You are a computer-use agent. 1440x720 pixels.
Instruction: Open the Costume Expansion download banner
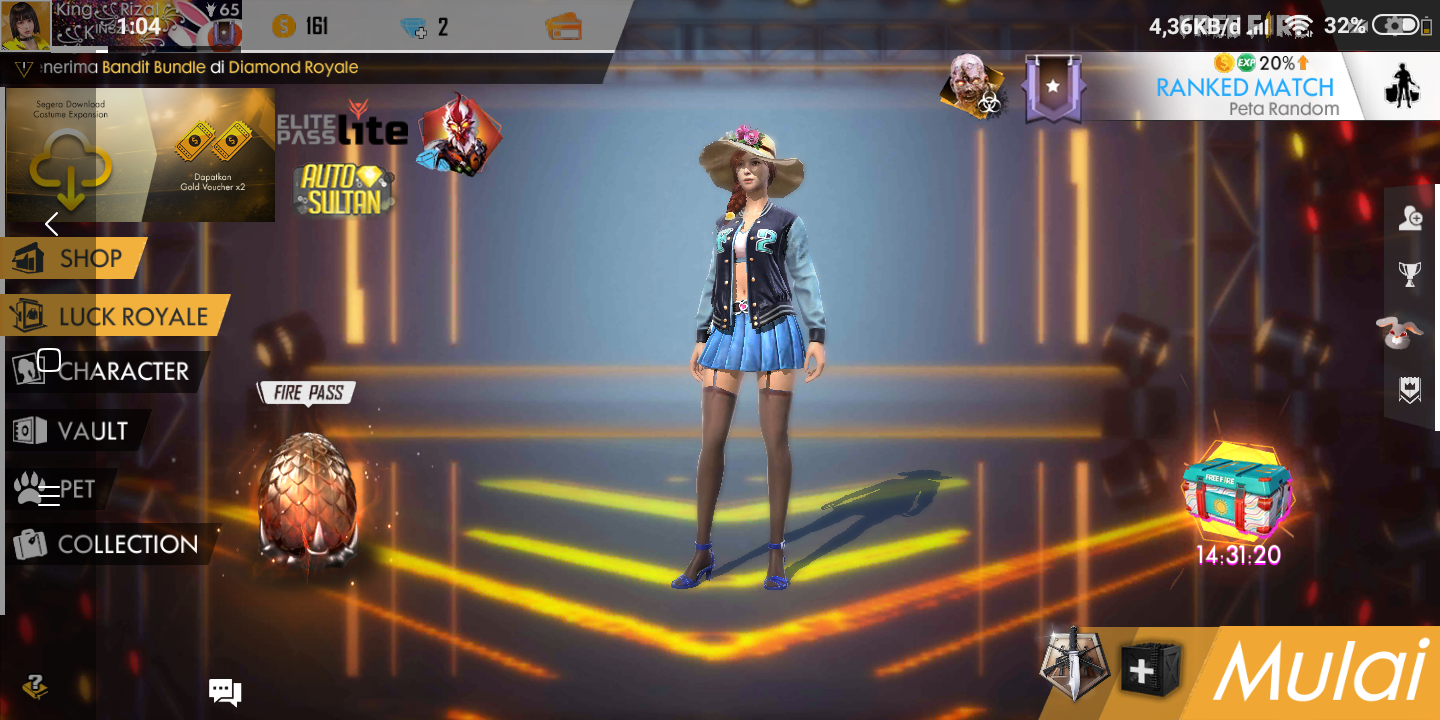point(140,155)
